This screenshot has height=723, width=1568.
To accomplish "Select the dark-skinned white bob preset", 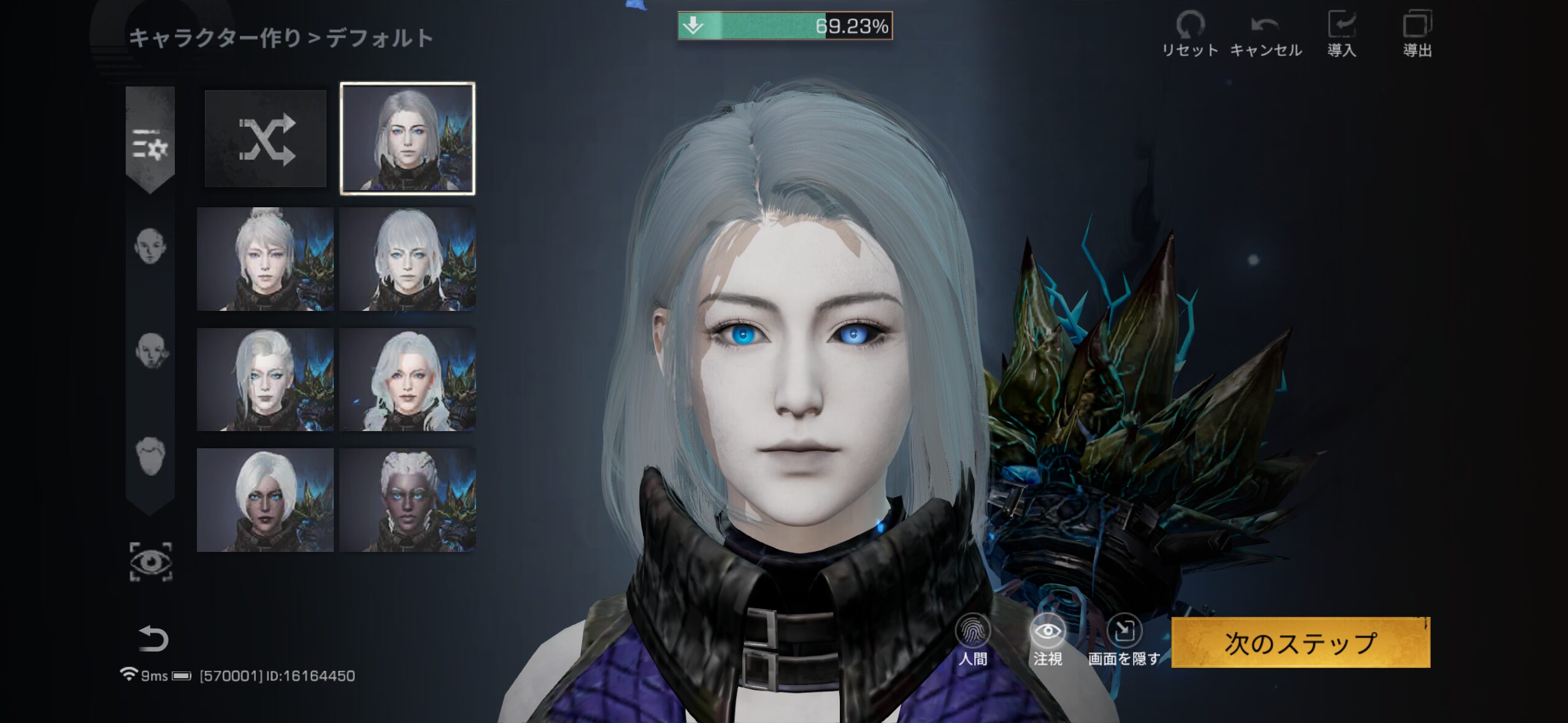I will [x=265, y=500].
